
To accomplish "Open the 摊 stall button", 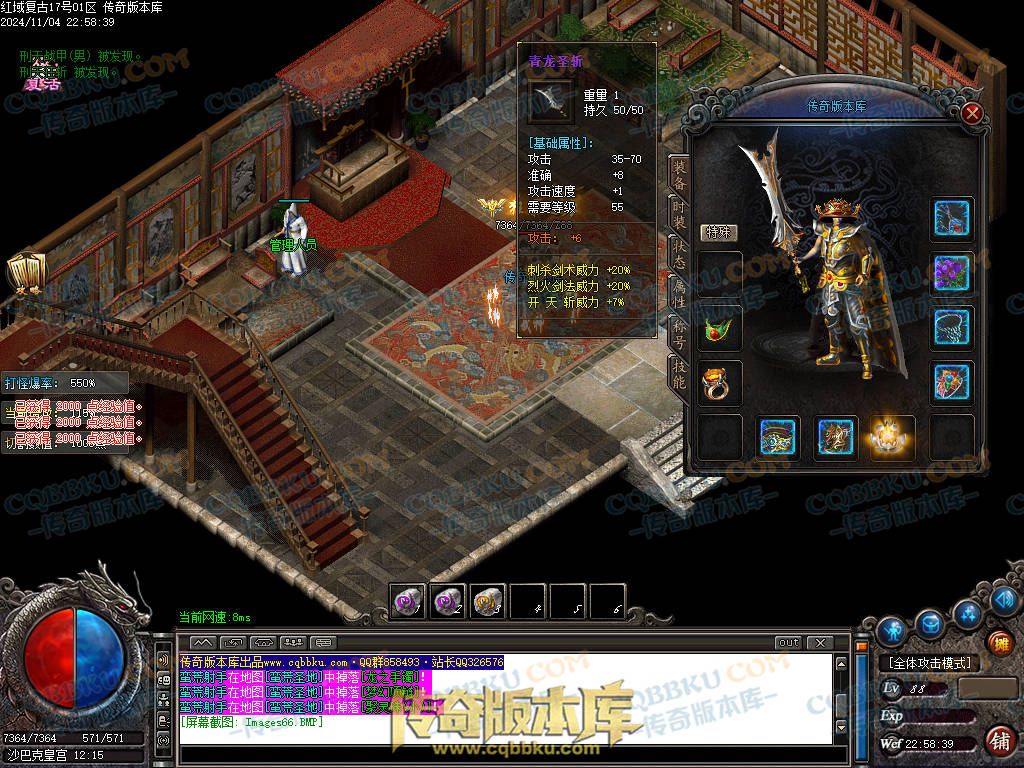I will pos(999,643).
